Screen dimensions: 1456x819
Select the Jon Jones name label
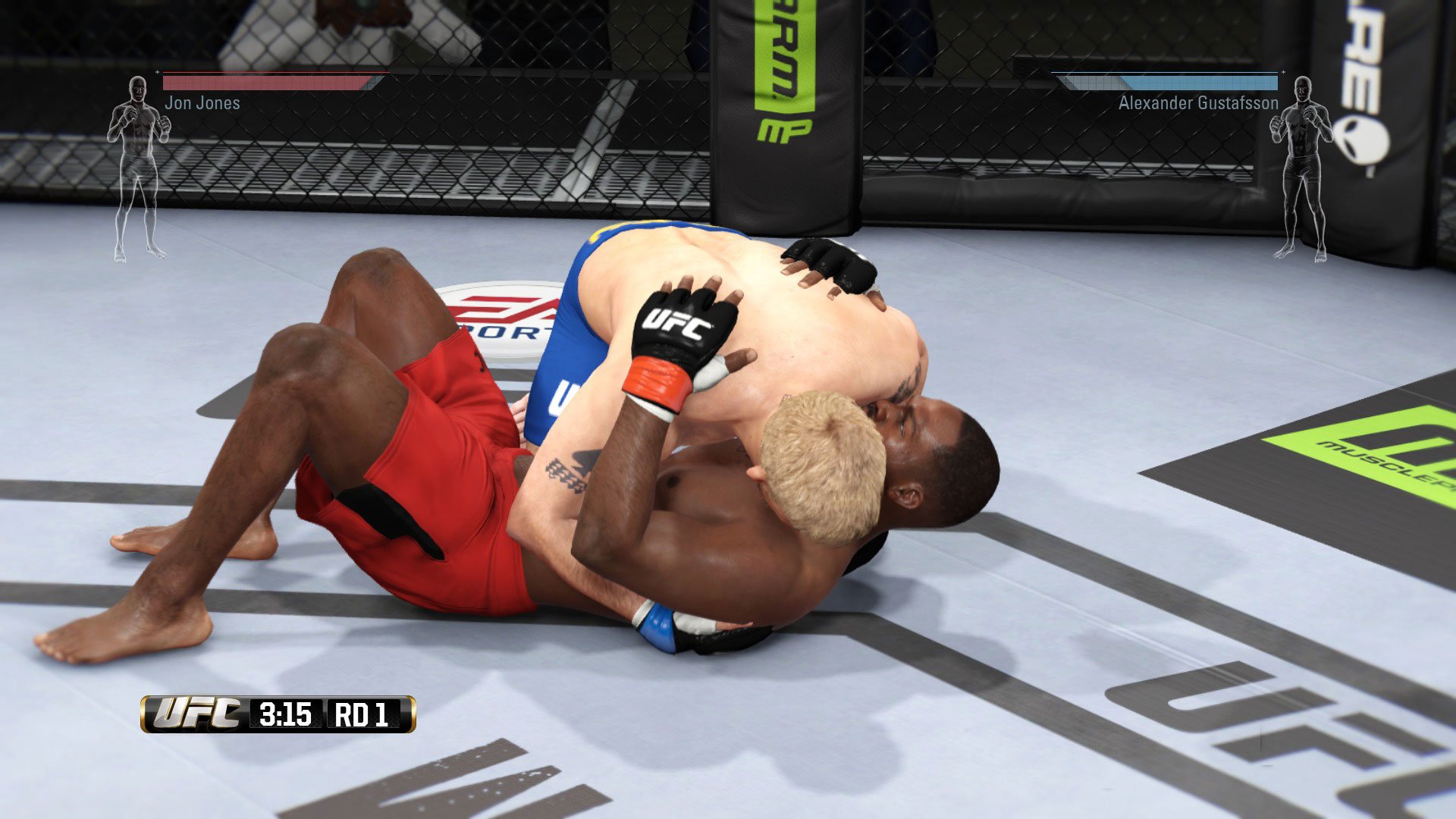tap(202, 103)
